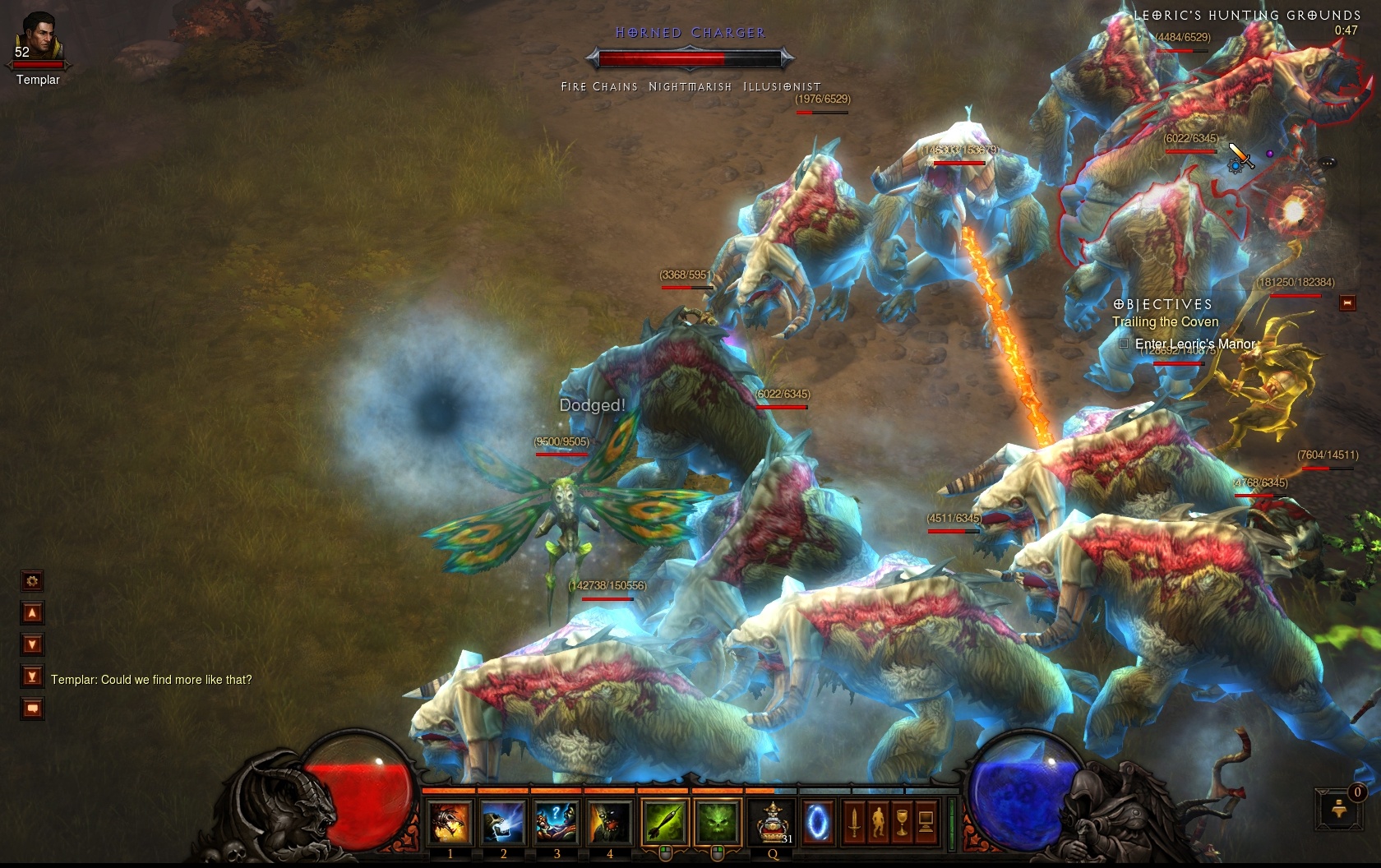Drink the health potion

[x=773, y=822]
